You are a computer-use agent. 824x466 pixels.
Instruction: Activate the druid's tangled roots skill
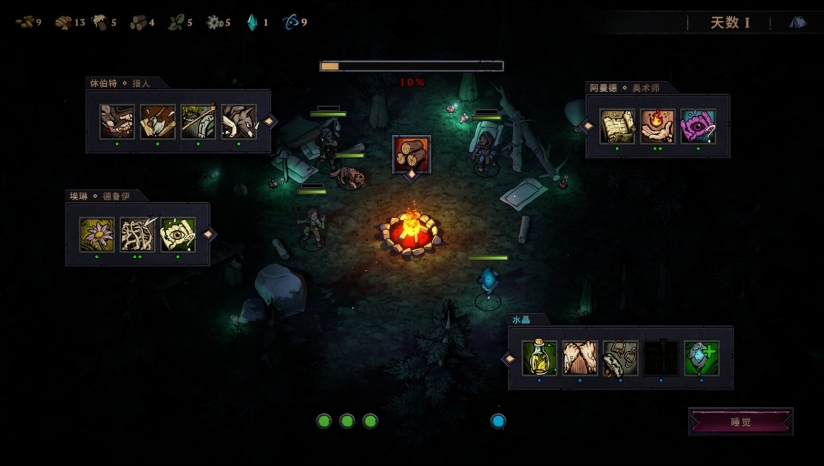(x=137, y=234)
